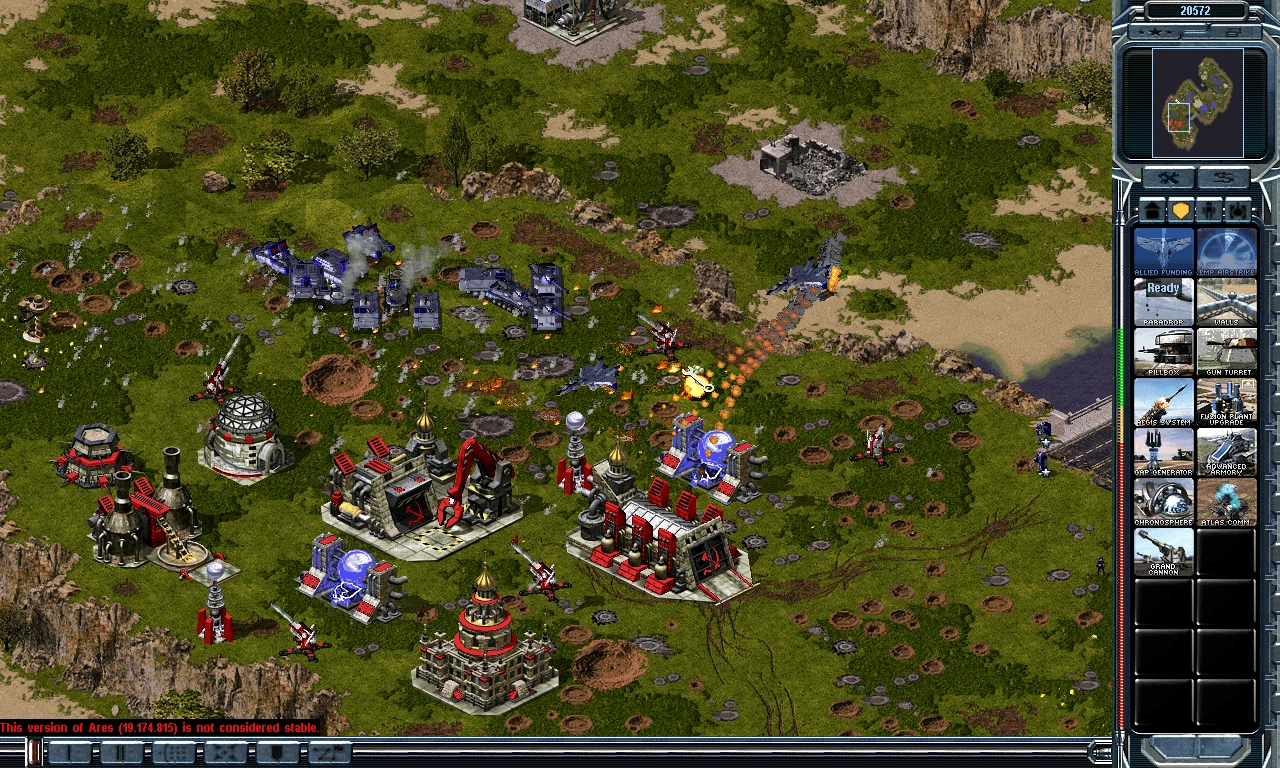This screenshot has height=768, width=1280.
Task: Open the infantry build tab
Action: (1210, 211)
